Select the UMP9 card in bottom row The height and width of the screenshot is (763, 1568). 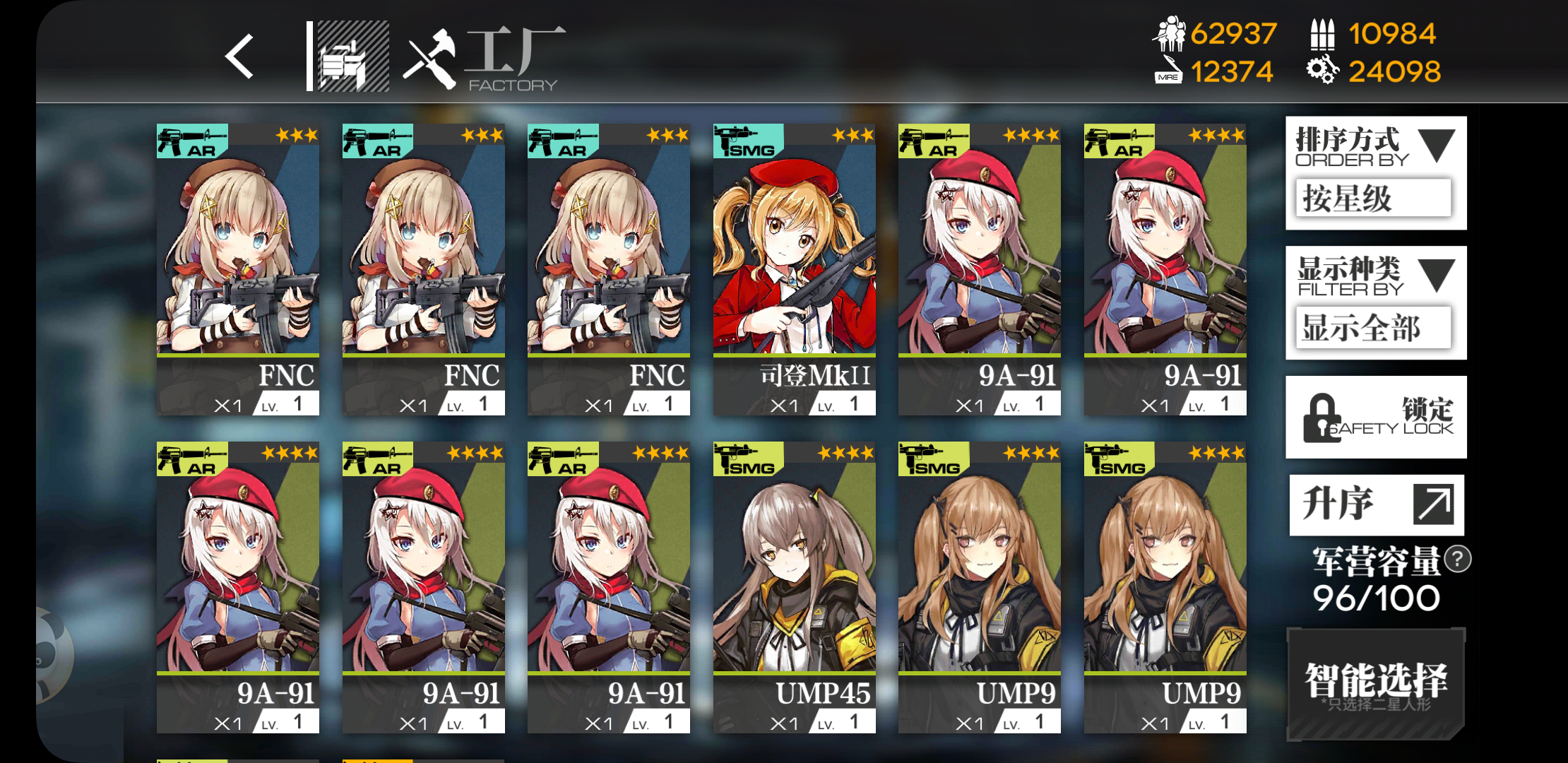pos(980,586)
